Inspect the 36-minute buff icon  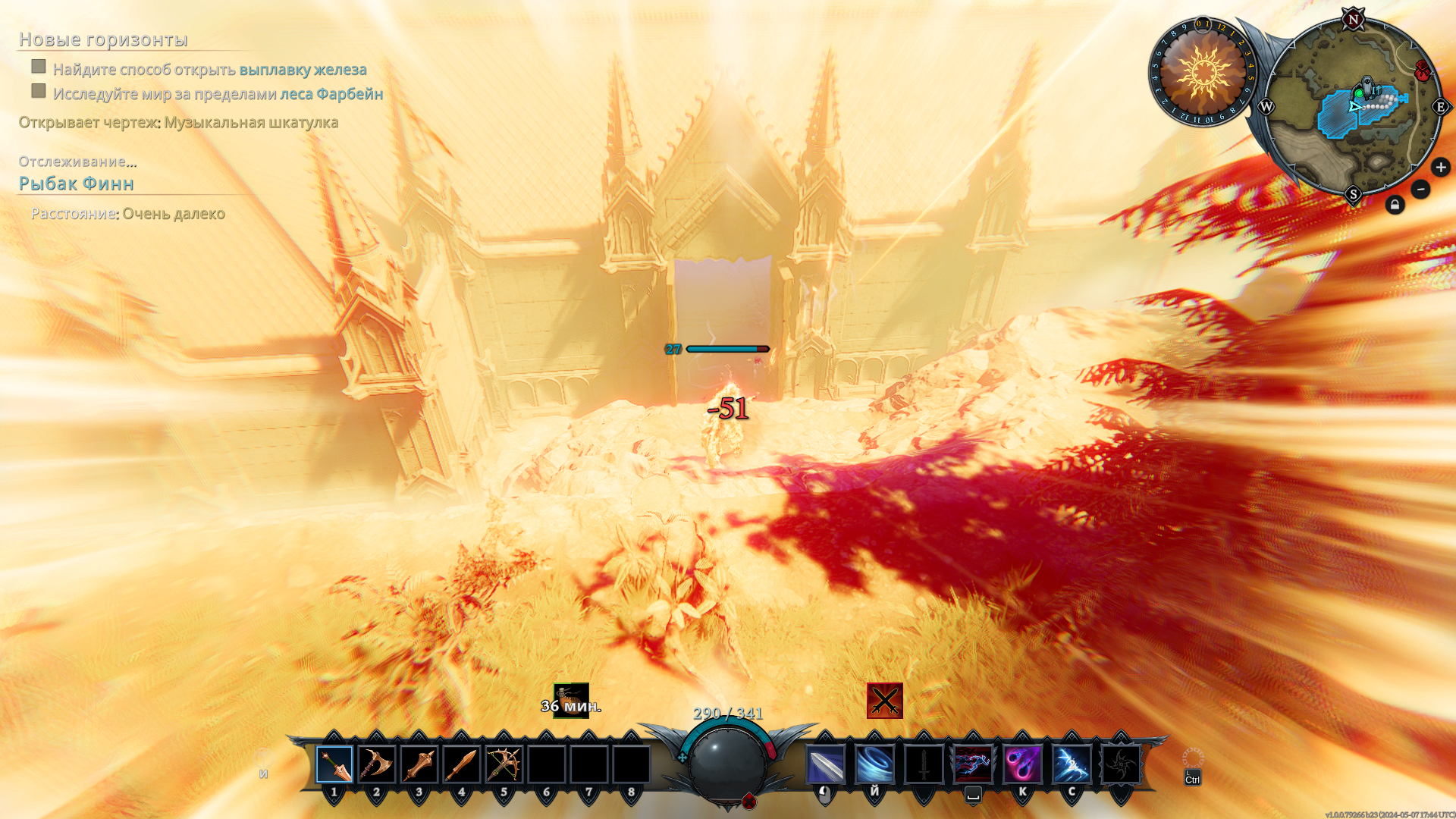point(571,701)
